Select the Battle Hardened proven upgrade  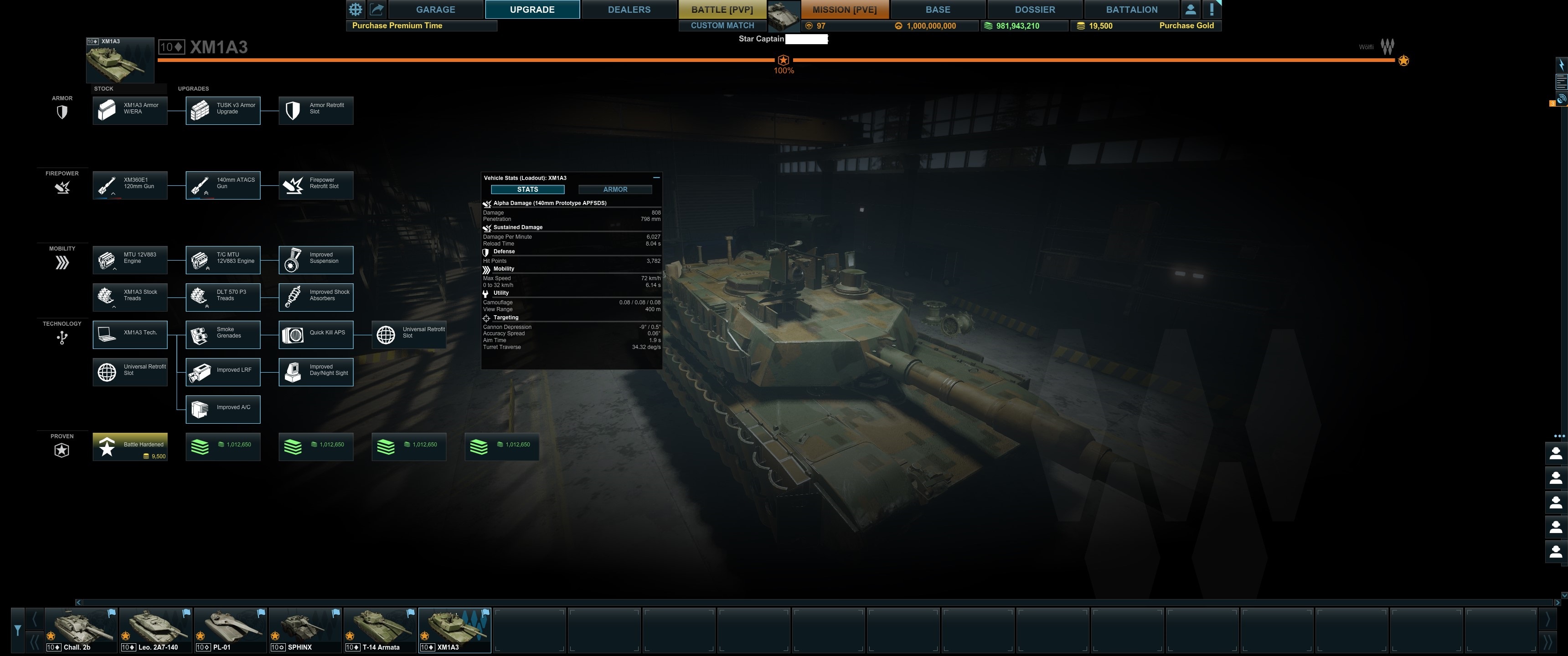click(129, 446)
